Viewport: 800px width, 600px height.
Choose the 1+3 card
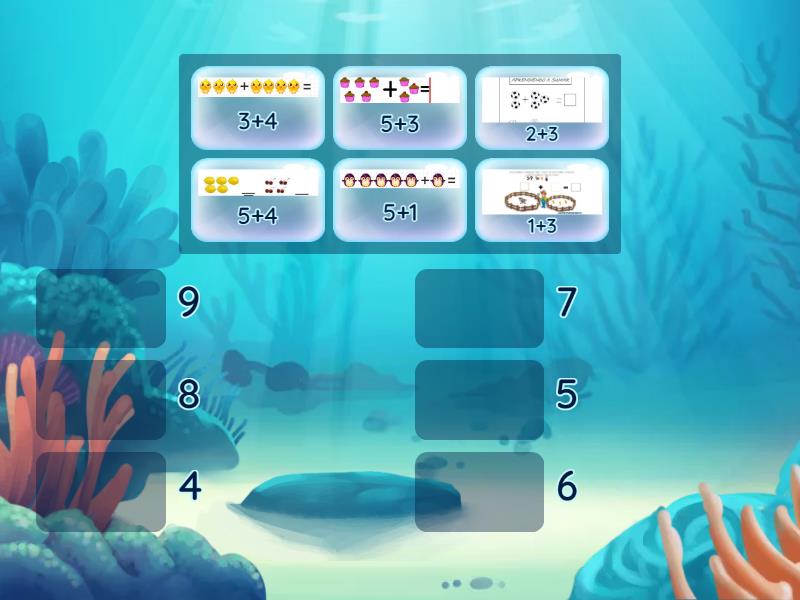point(542,200)
